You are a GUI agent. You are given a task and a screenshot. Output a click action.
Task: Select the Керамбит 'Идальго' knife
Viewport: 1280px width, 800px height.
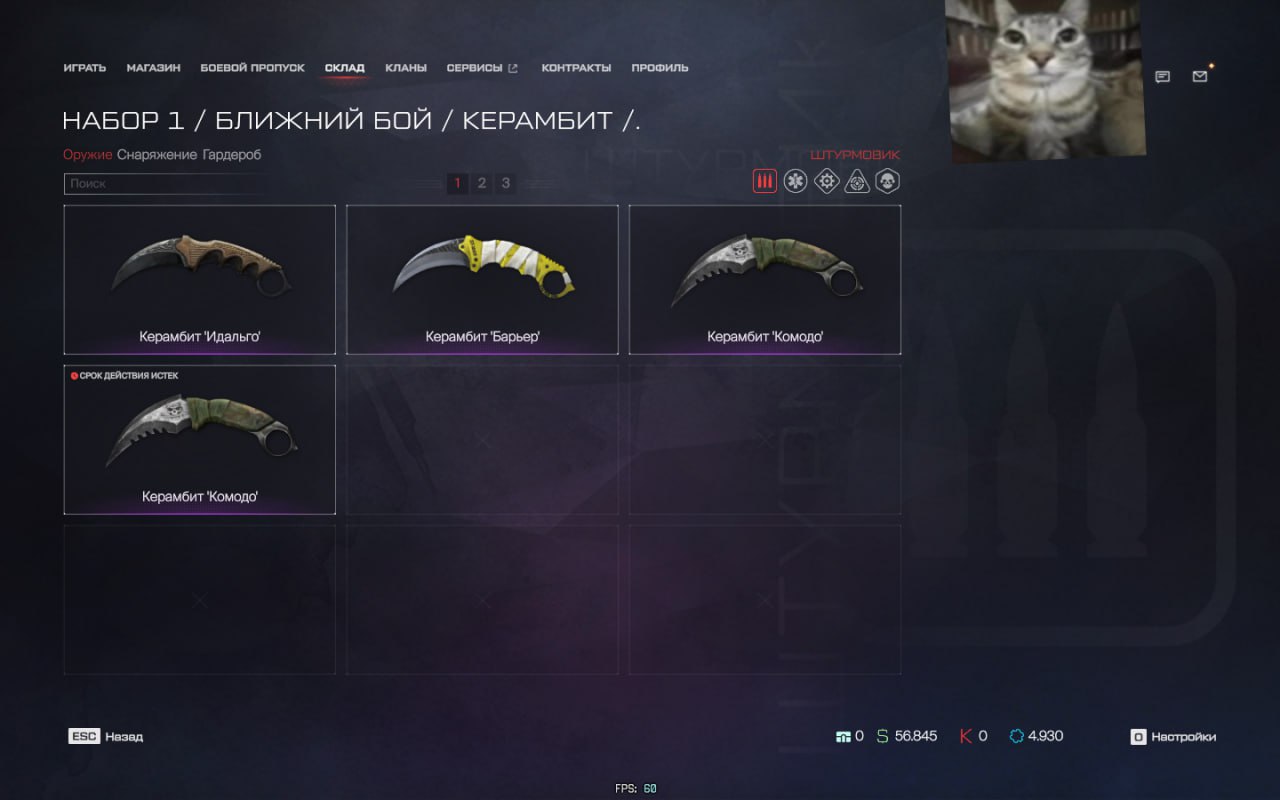pyautogui.click(x=200, y=279)
